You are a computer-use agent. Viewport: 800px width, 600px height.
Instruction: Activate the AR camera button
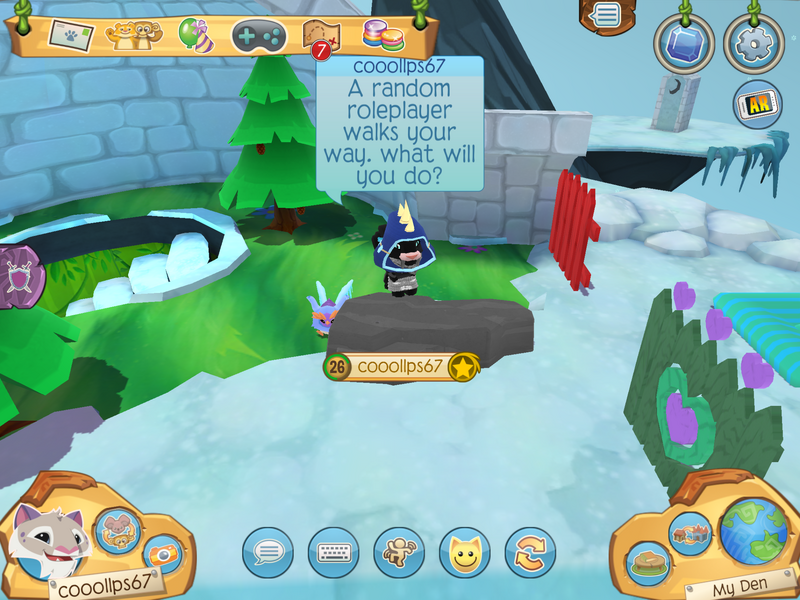tap(757, 104)
